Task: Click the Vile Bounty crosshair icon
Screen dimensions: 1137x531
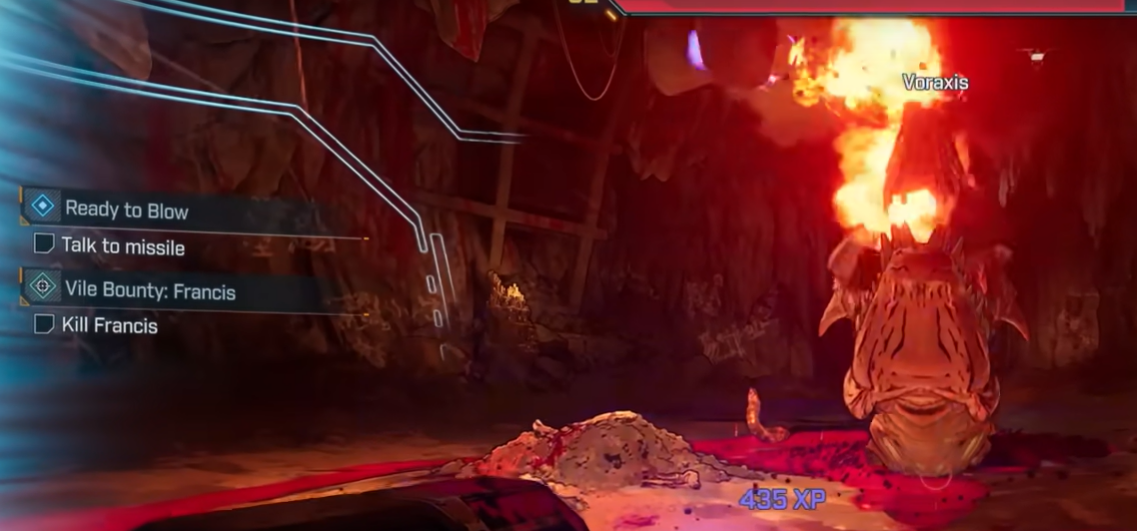Action: [42, 287]
